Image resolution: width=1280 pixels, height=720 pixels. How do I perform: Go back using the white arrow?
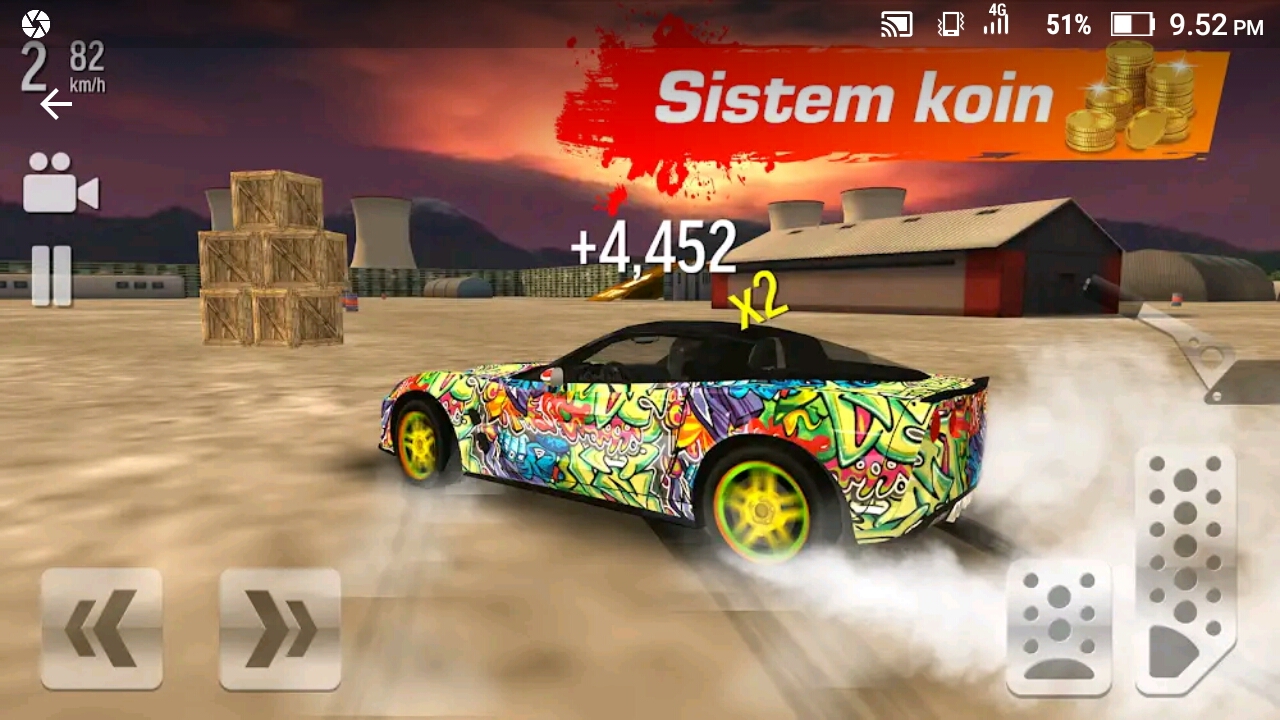click(55, 104)
